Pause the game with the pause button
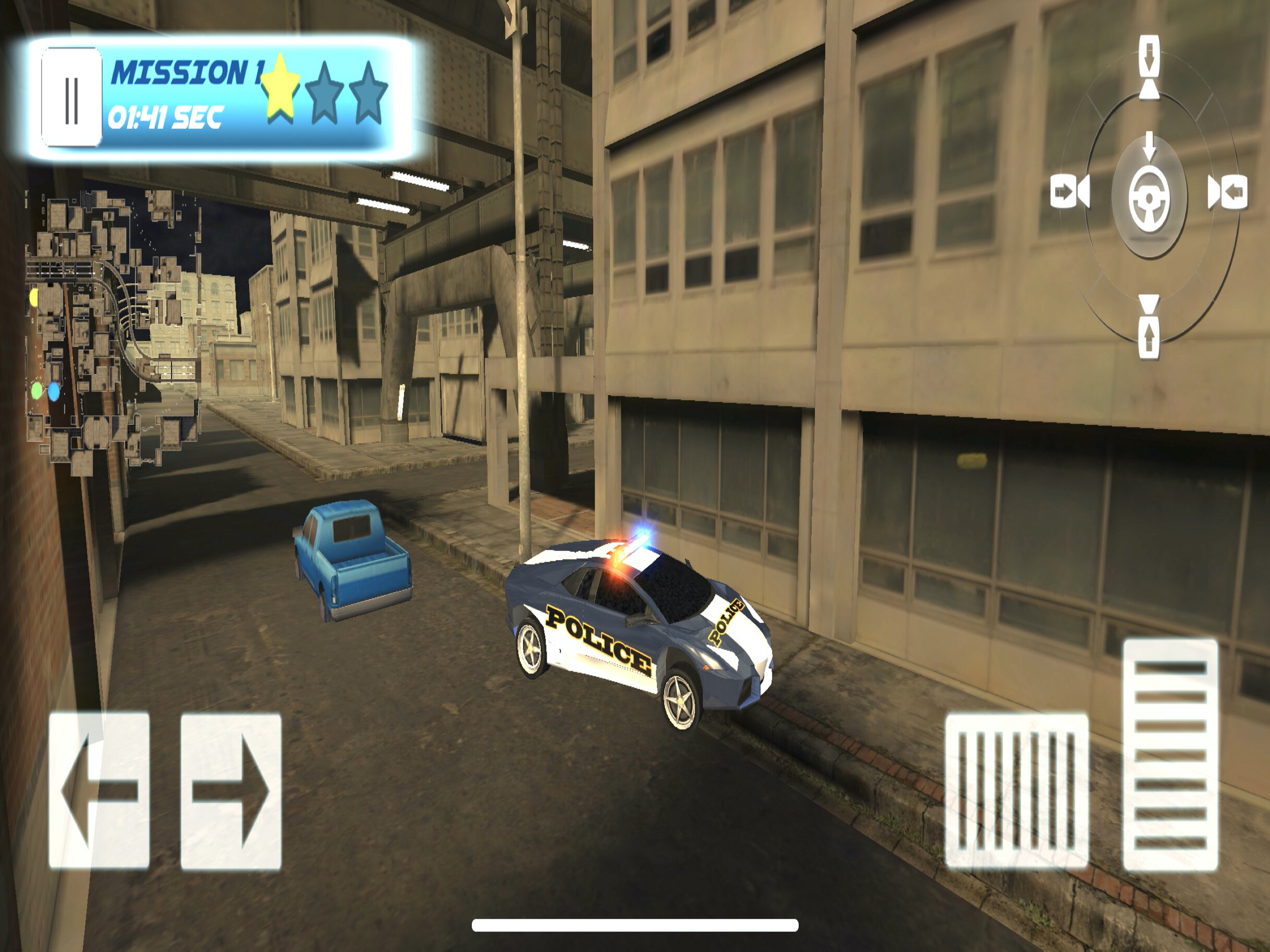 71,97
